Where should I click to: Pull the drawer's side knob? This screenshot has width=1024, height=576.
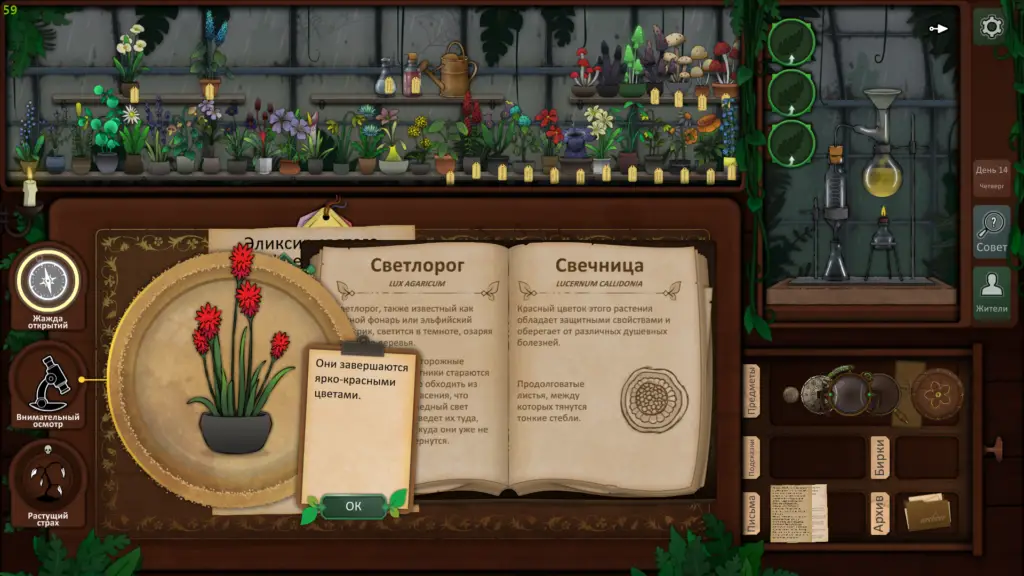click(x=993, y=449)
